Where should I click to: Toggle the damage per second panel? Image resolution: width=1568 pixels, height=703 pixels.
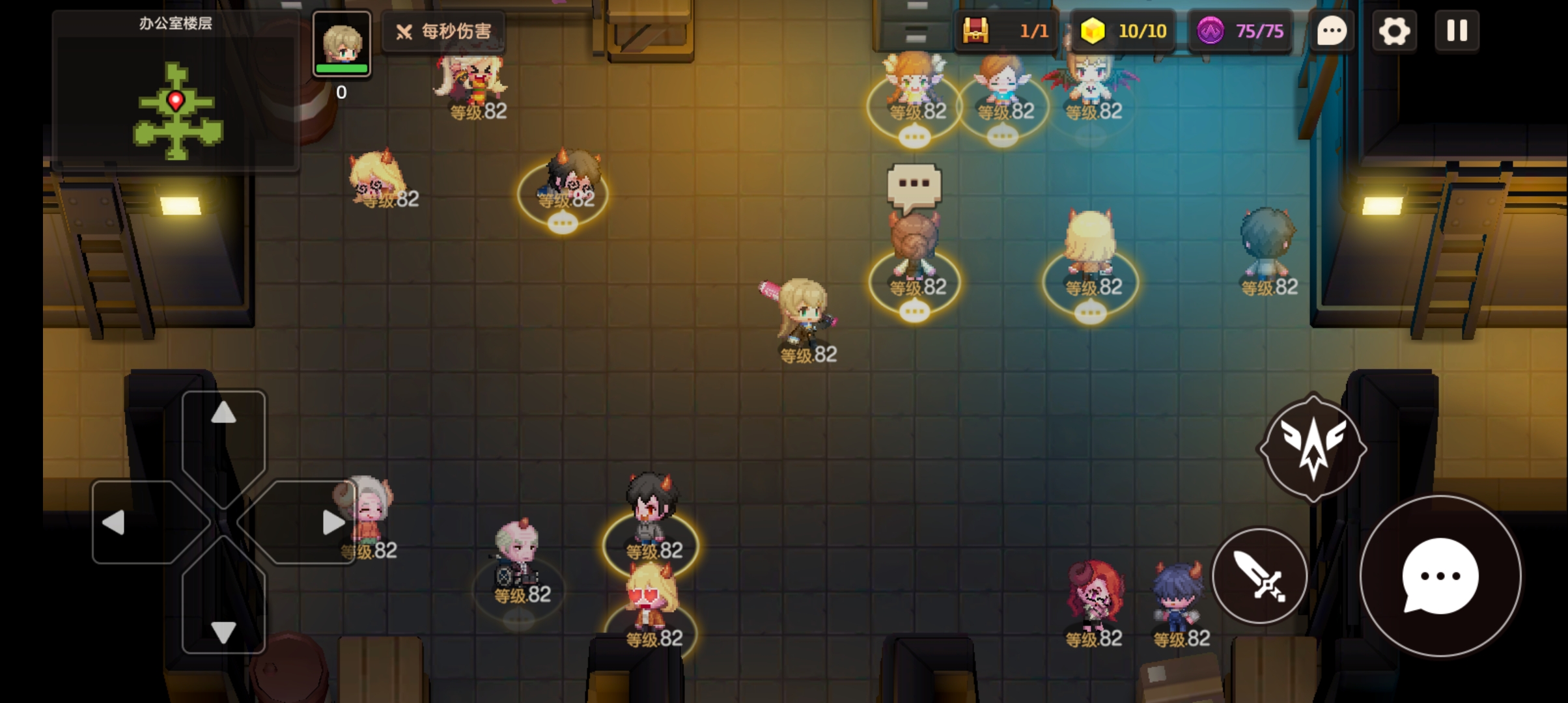coord(444,31)
